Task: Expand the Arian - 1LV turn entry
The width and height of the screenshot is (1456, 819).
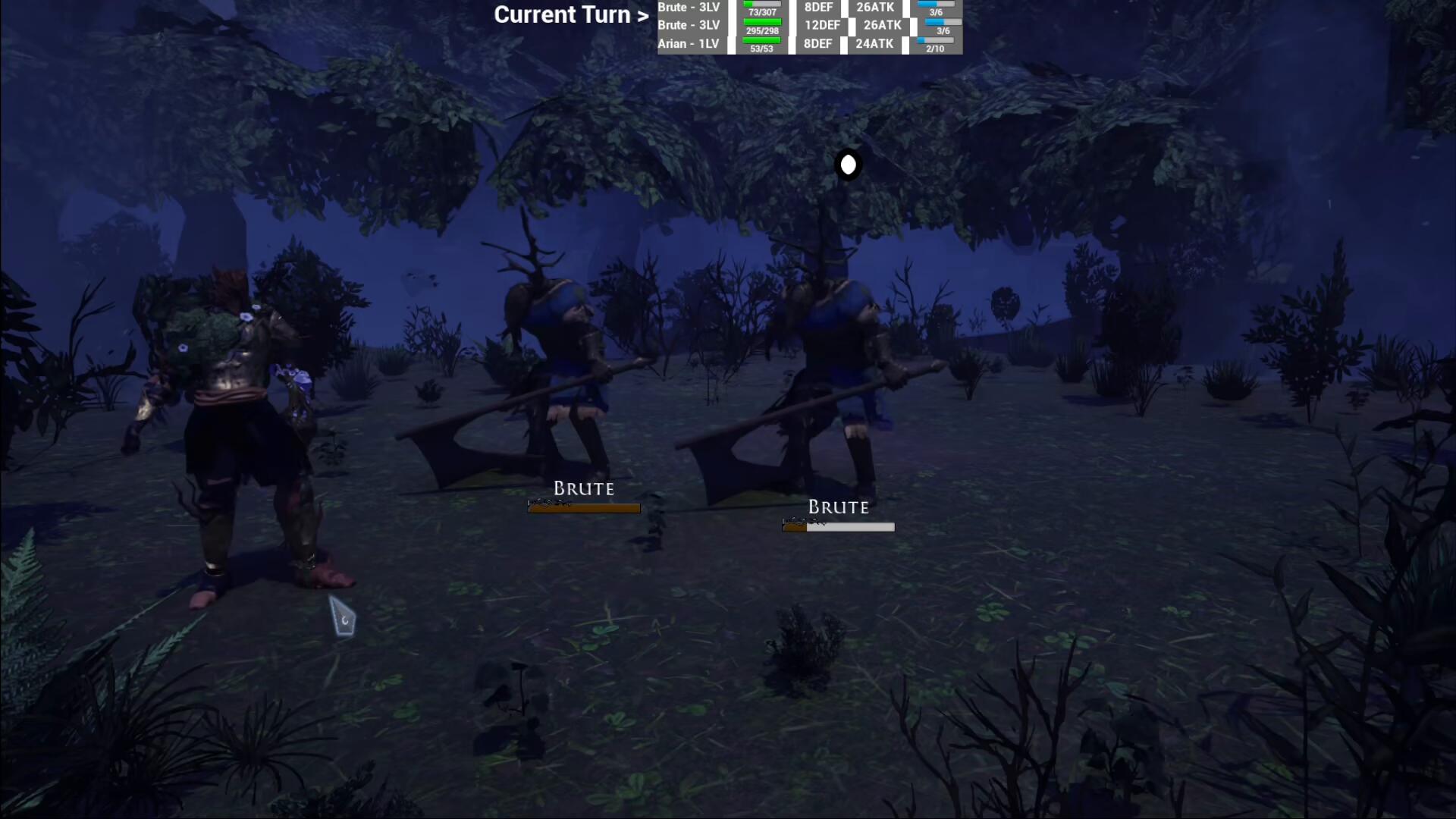Action: (x=688, y=43)
